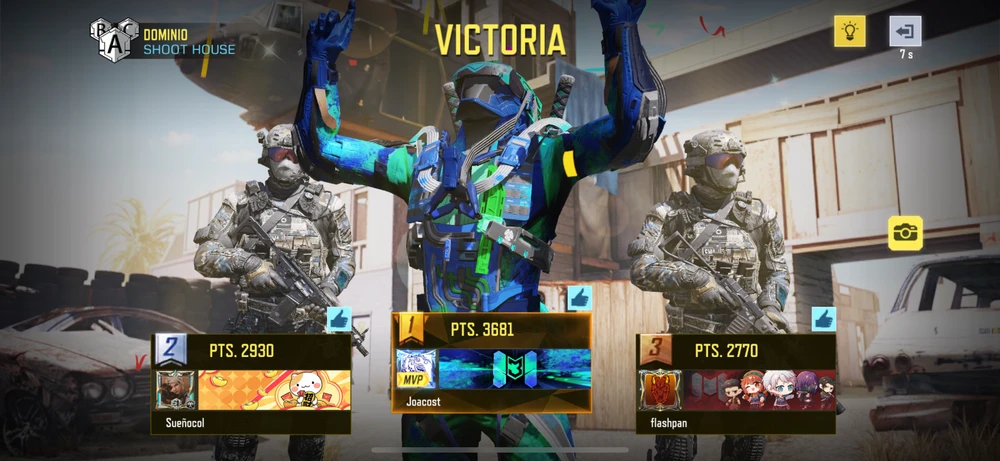
Task: Click the yellow lightbulb button
Action: (x=850, y=31)
